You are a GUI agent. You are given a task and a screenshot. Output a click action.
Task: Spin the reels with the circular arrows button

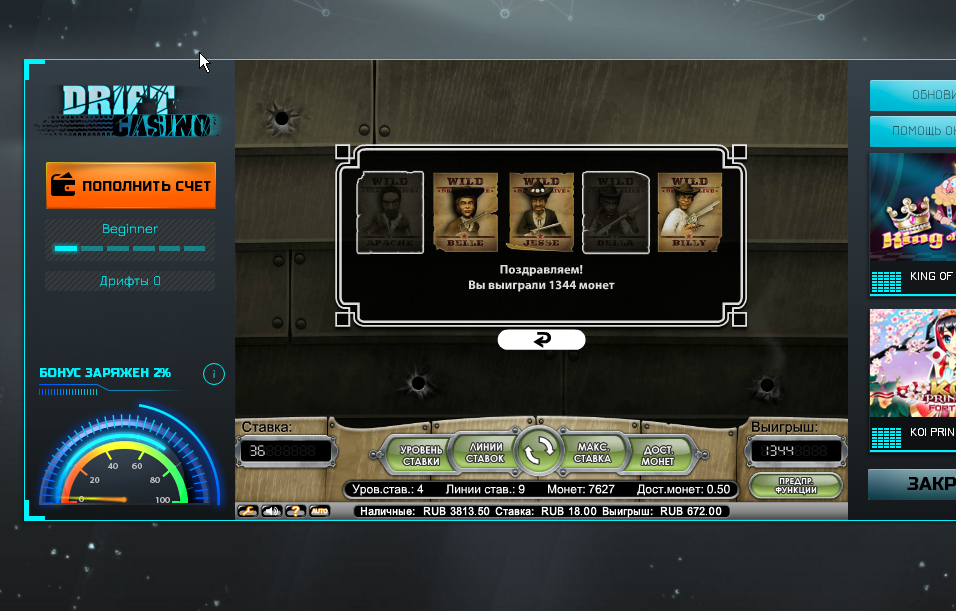(x=538, y=453)
